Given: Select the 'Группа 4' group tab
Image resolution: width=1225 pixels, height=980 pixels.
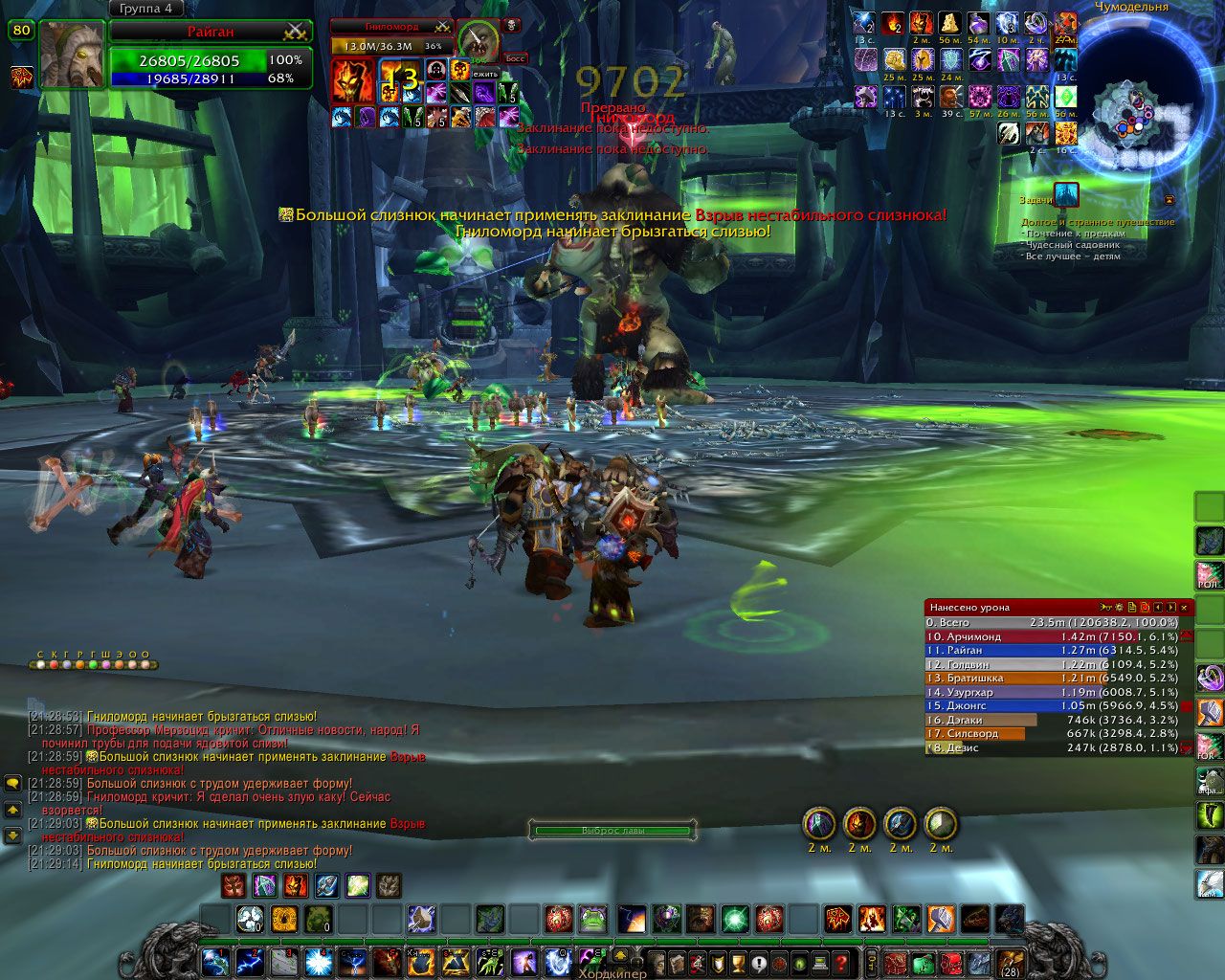Looking at the screenshot, I should (146, 9).
